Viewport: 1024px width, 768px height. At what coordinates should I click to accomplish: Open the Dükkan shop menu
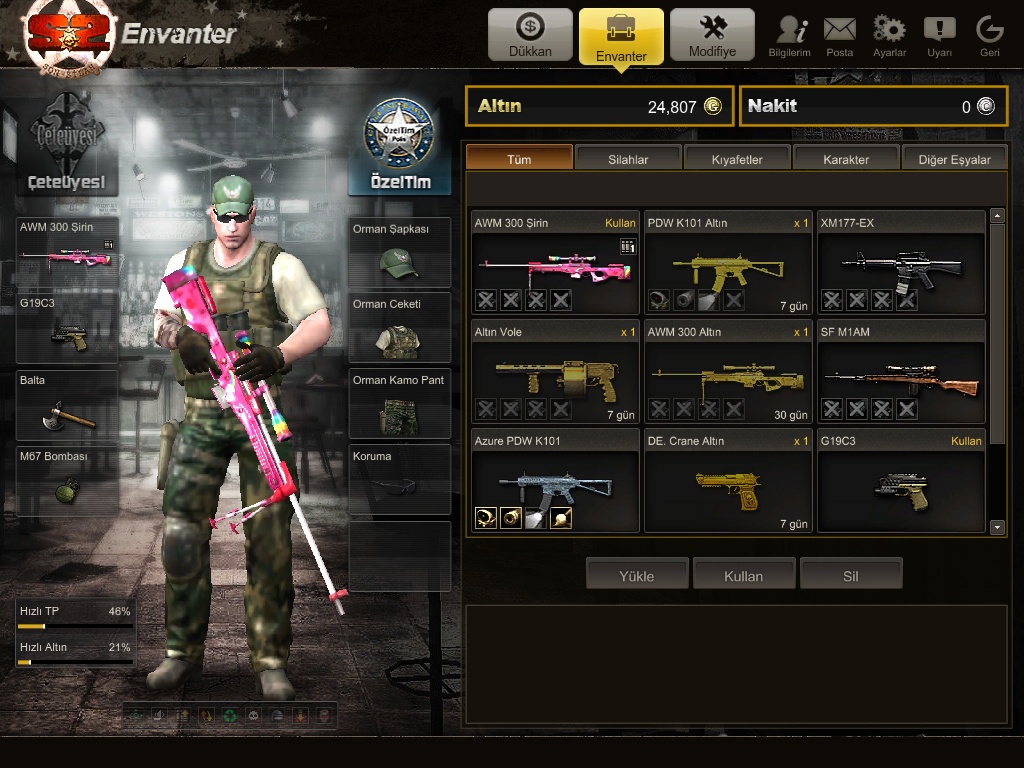point(530,35)
